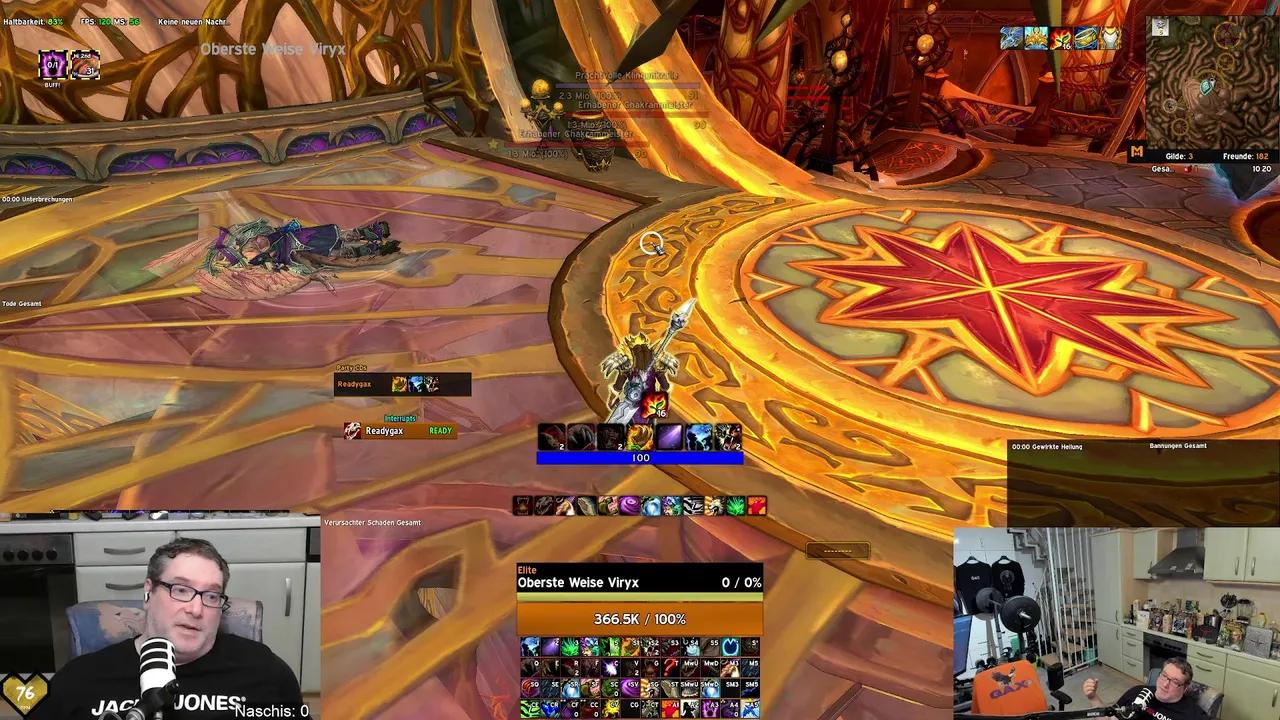Toggle the tracking bird icon on the minimap corner
This screenshot has height=720, width=1280.
[x=1159, y=28]
